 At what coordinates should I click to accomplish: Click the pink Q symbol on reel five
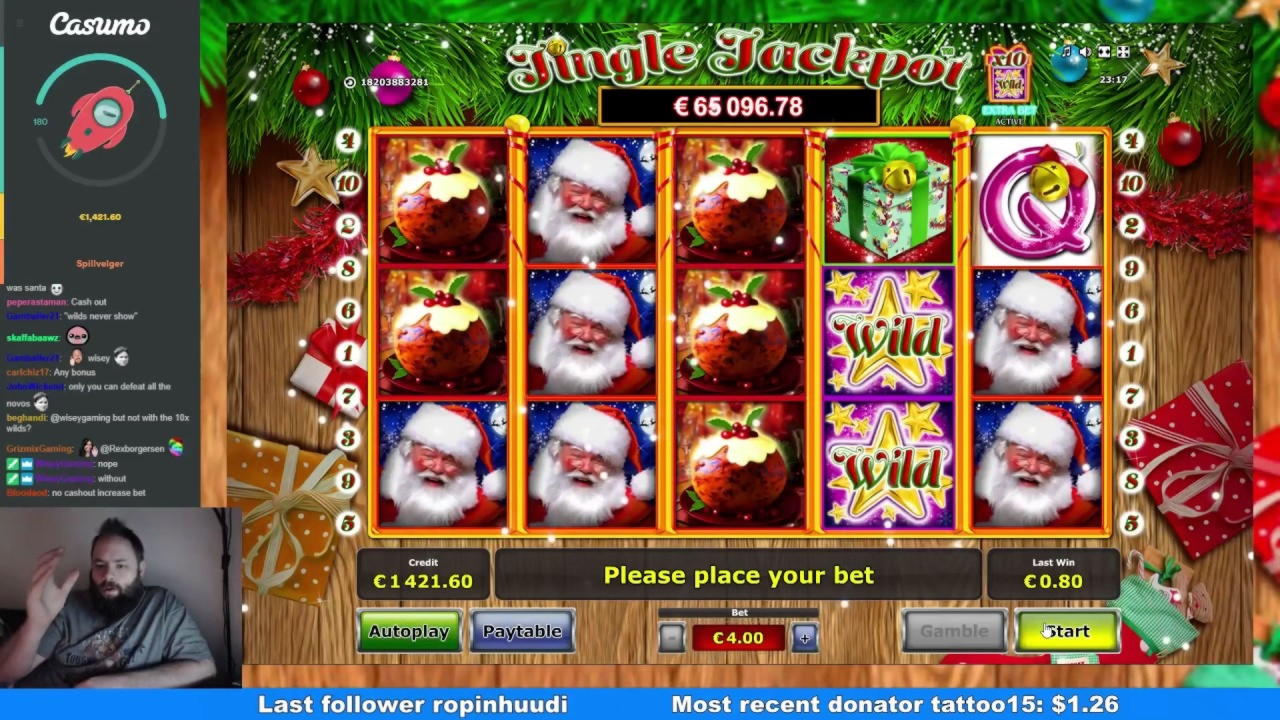(x=1037, y=198)
